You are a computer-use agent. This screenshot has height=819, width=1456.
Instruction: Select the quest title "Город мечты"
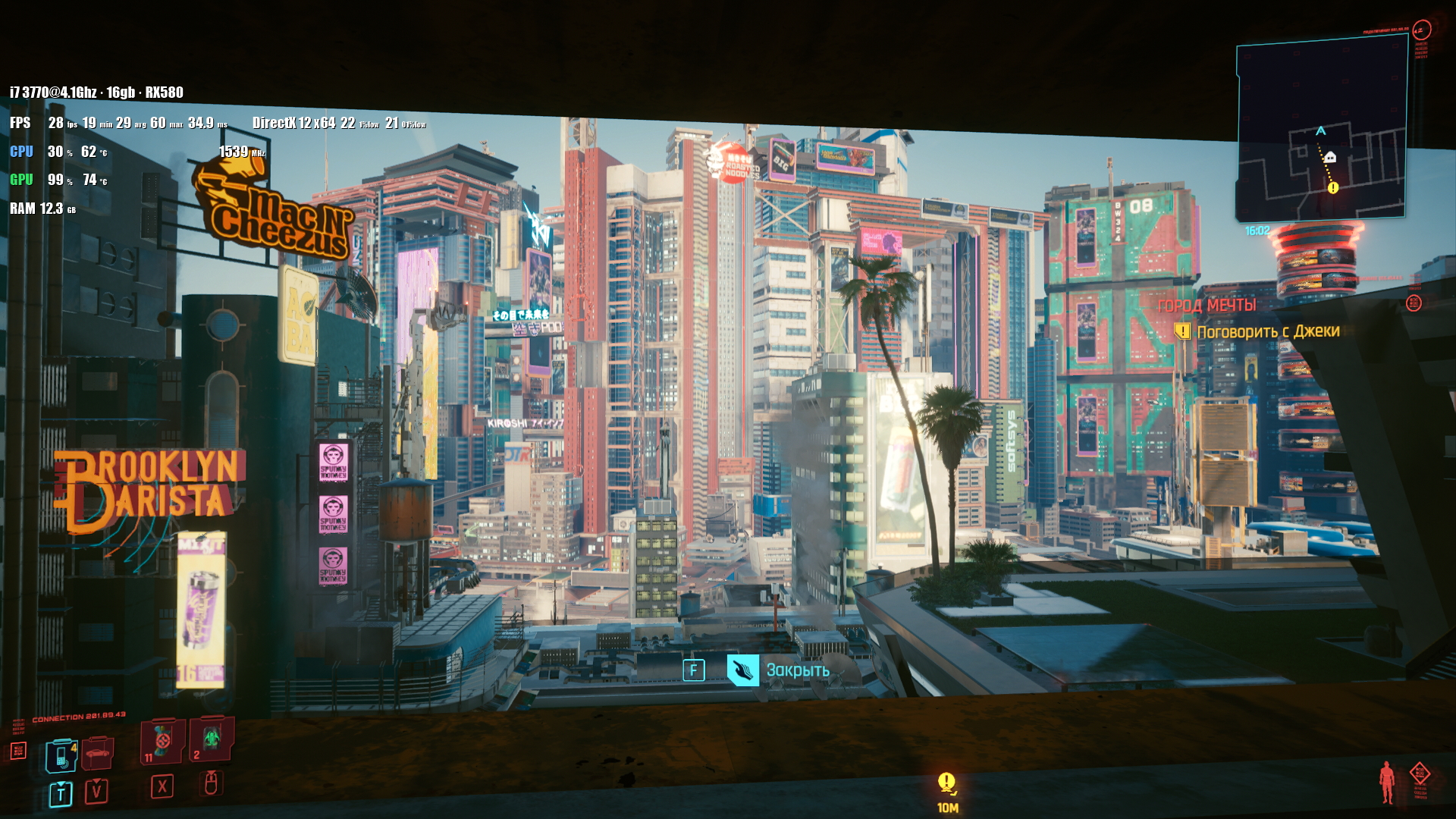click(x=1207, y=305)
